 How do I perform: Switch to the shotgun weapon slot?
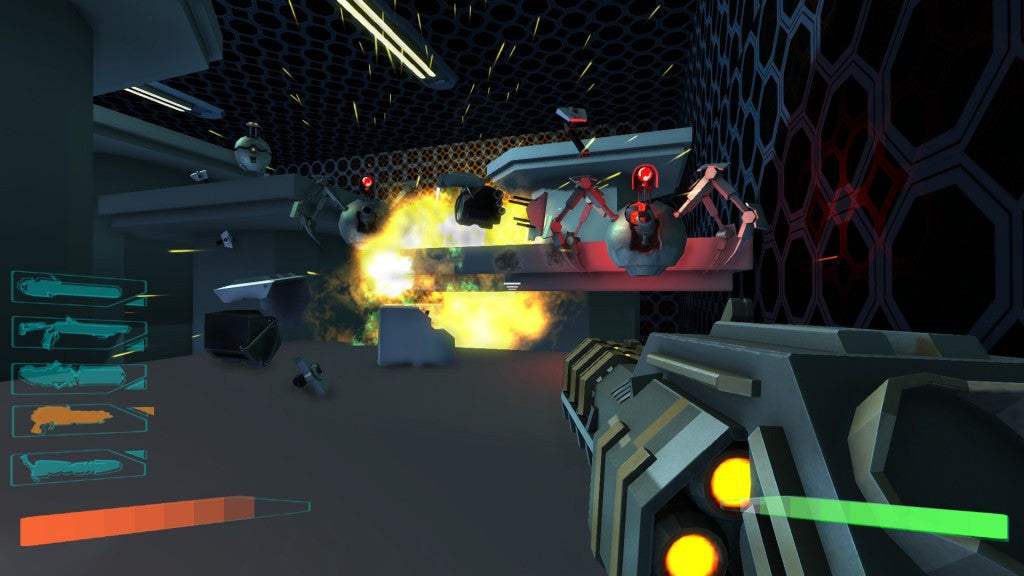pyautogui.click(x=78, y=332)
